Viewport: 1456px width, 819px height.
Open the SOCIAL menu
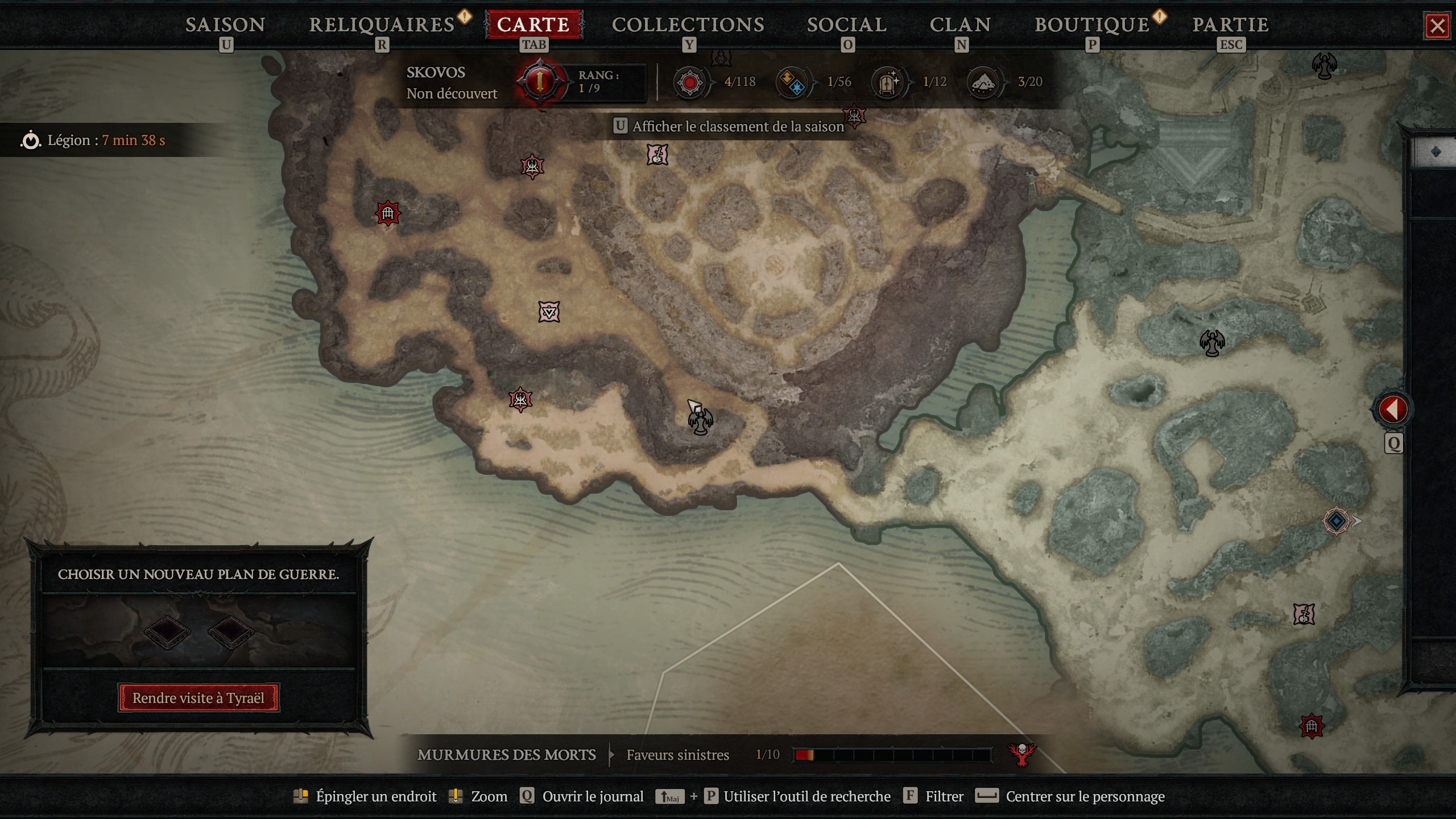pyautogui.click(x=846, y=24)
